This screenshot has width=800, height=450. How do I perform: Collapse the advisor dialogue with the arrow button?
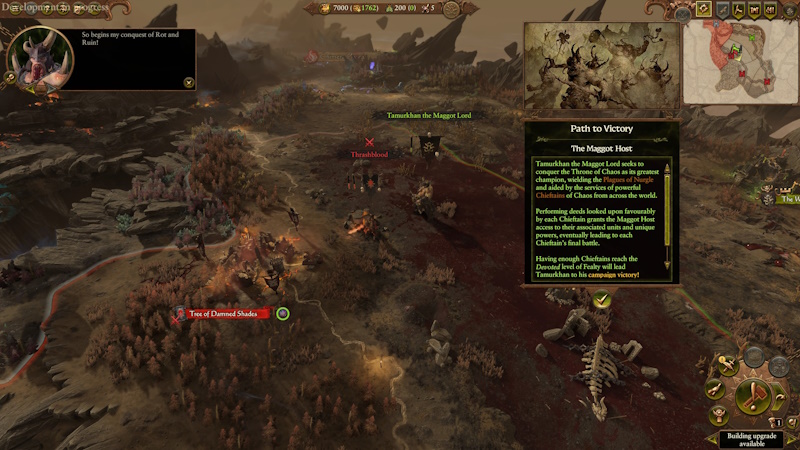point(188,82)
